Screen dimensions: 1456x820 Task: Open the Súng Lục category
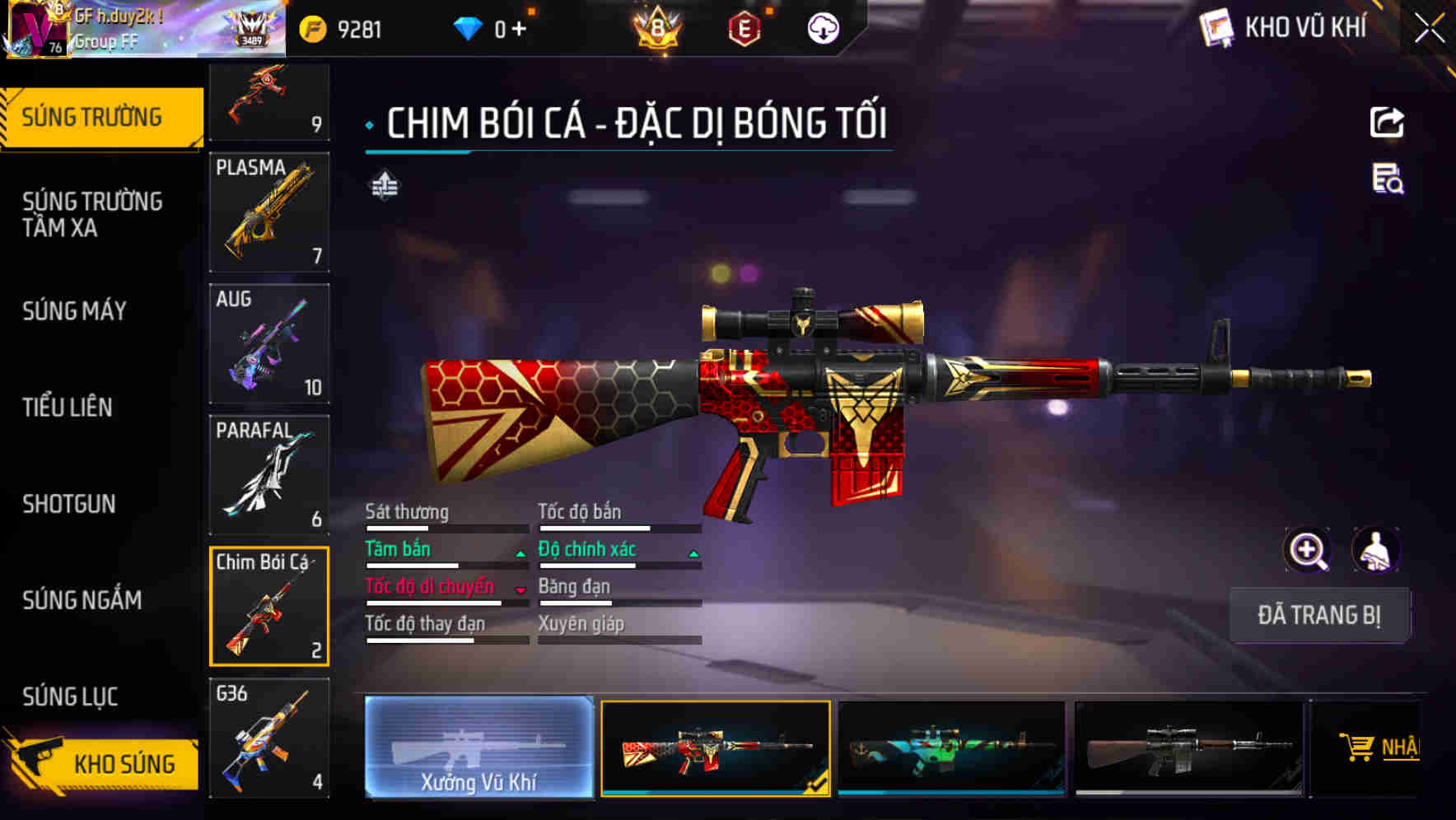pos(70,697)
